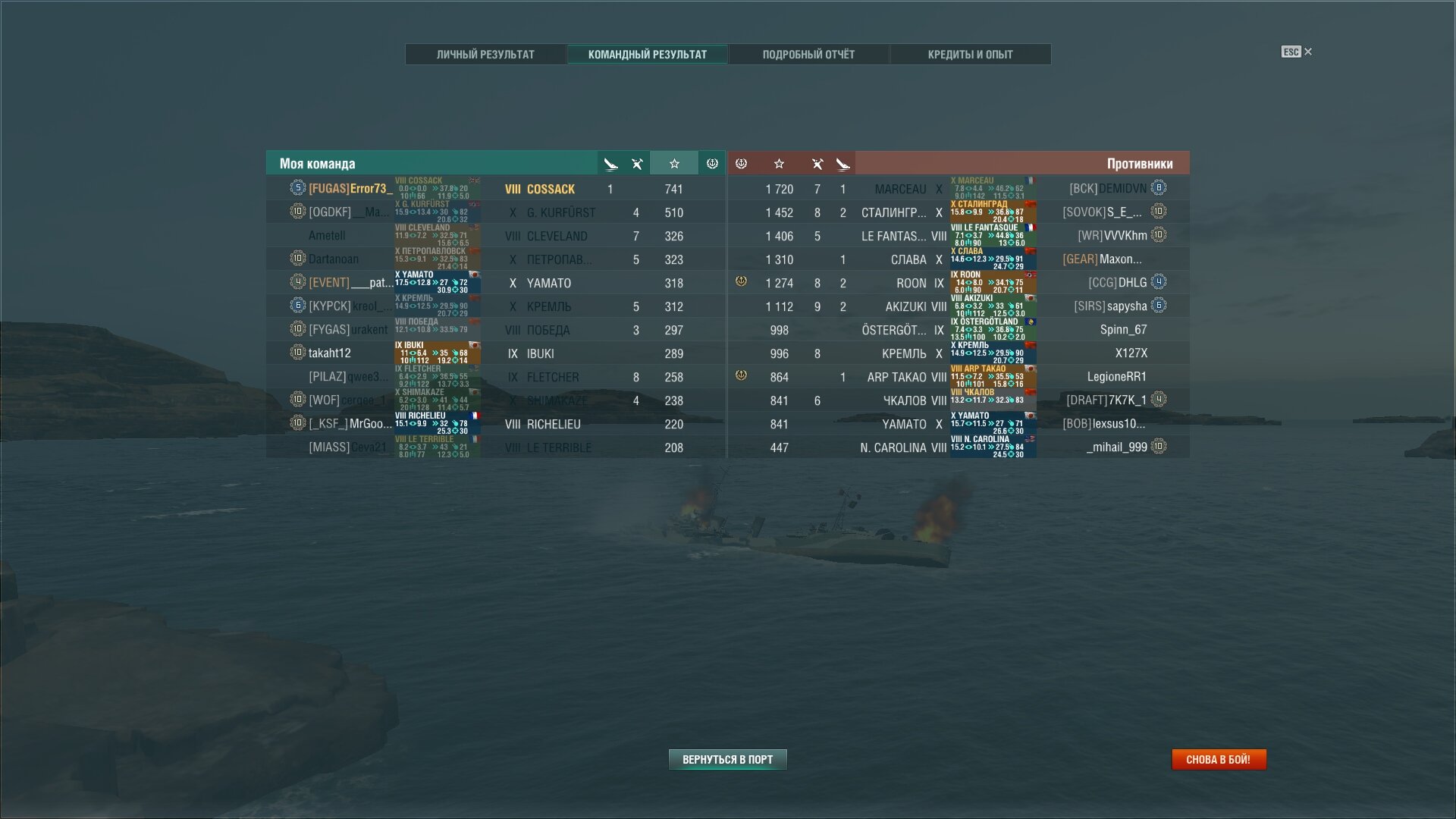The height and width of the screenshot is (819, 1456).
Task: Click the Dartanoan Петропавловск row
Action: 496,259
